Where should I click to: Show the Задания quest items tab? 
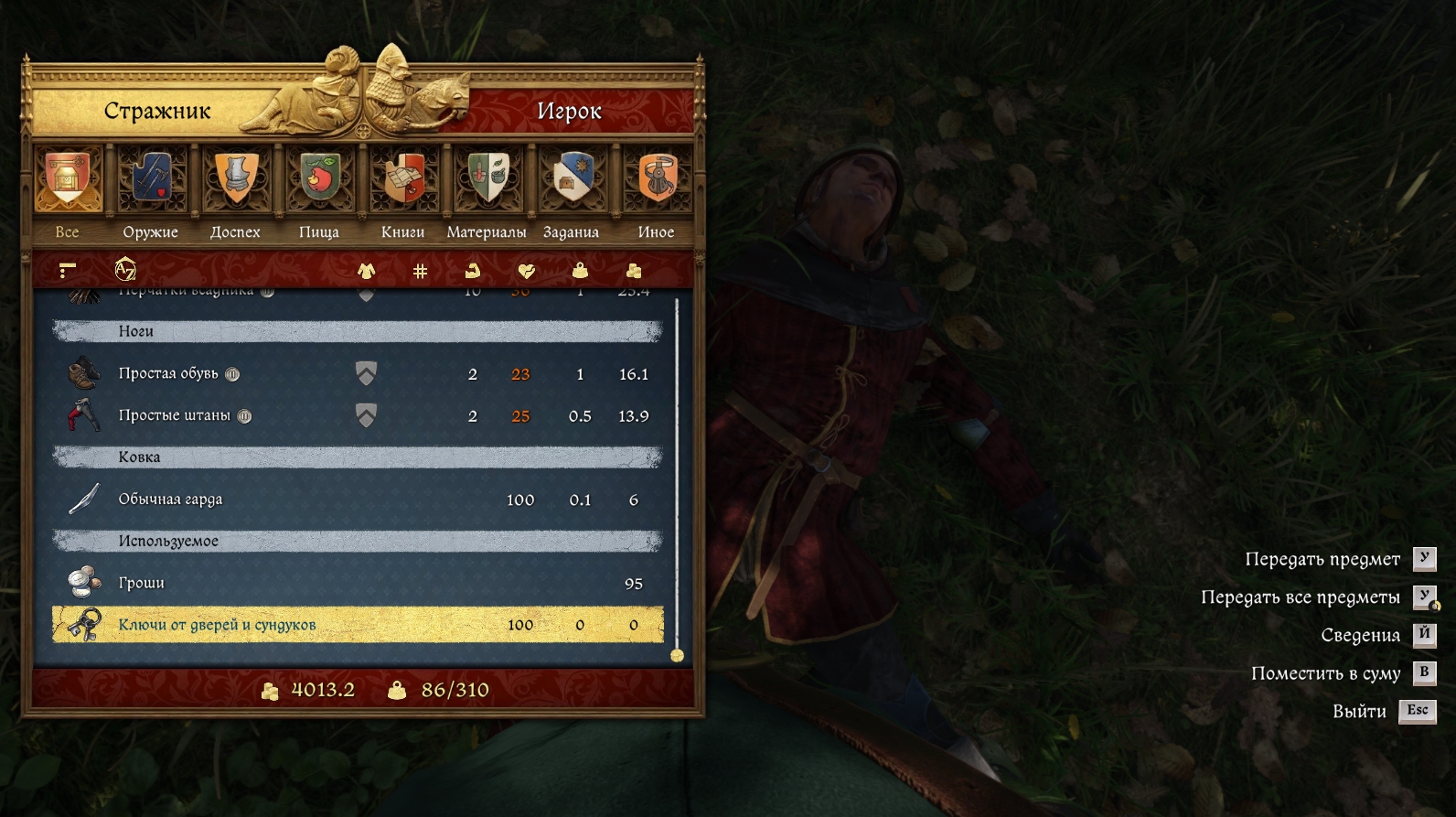571,193
